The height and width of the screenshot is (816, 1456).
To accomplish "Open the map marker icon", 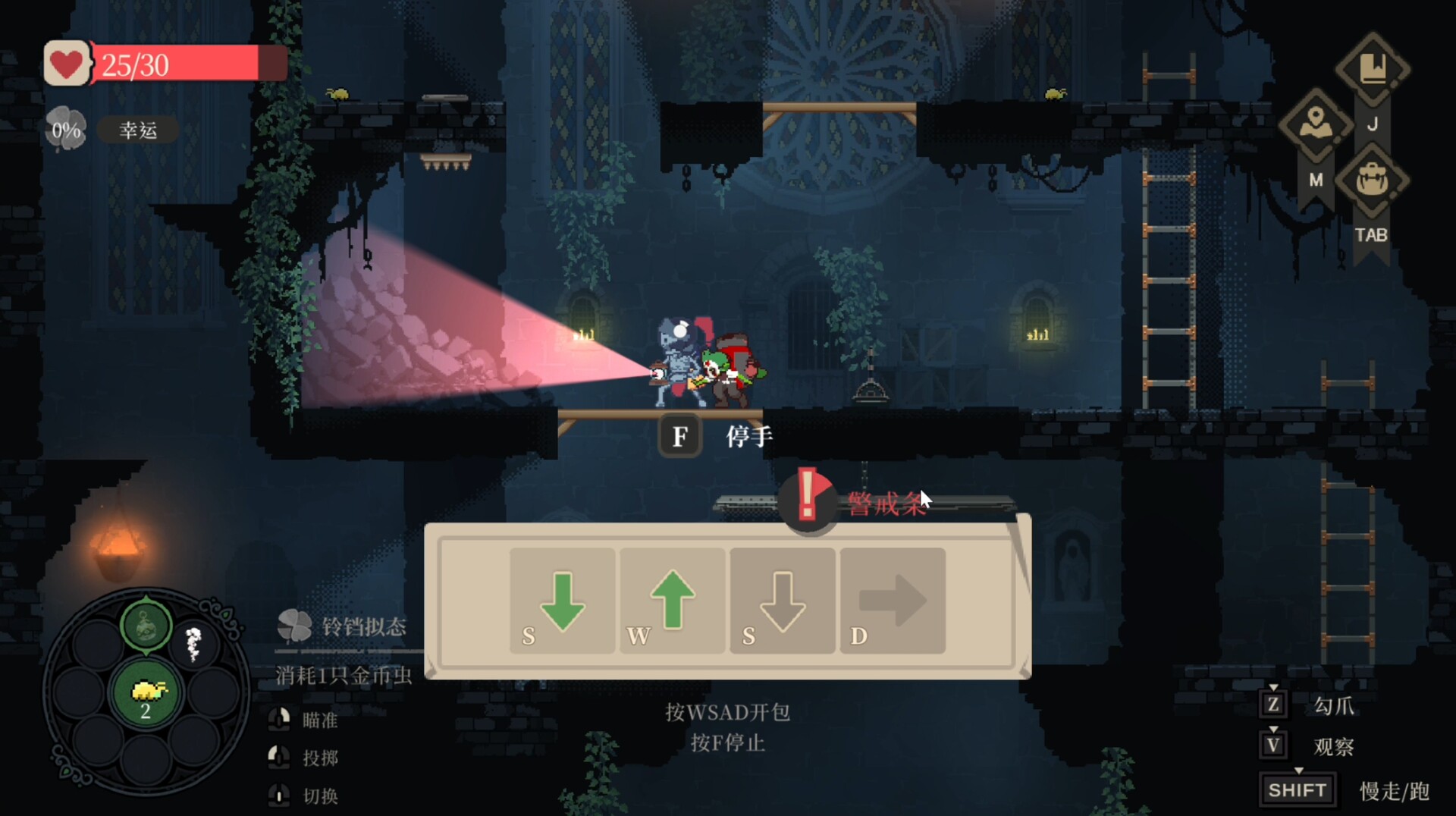I will point(1316,125).
